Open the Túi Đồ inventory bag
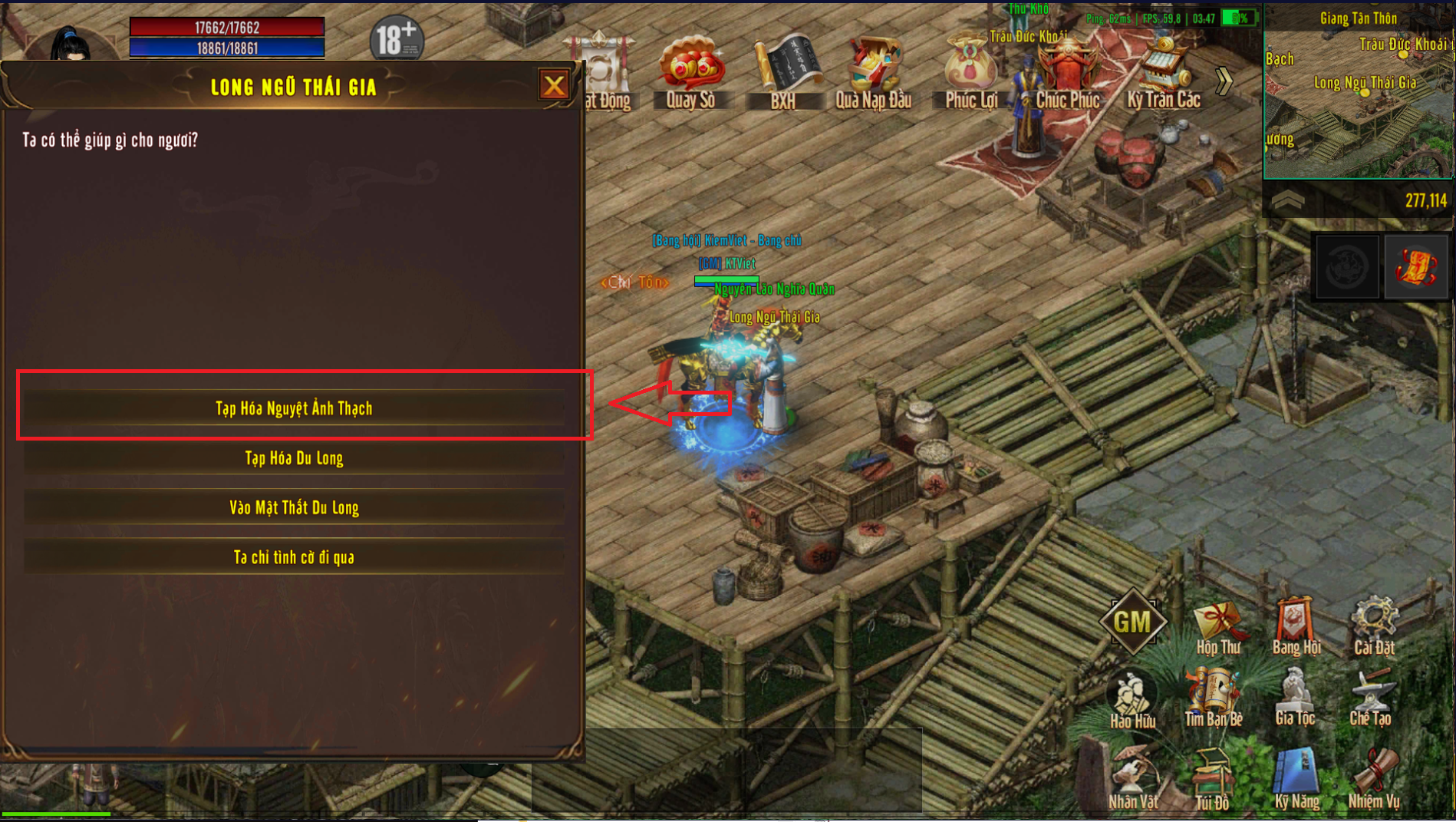The width and height of the screenshot is (1456, 822). click(x=1212, y=779)
